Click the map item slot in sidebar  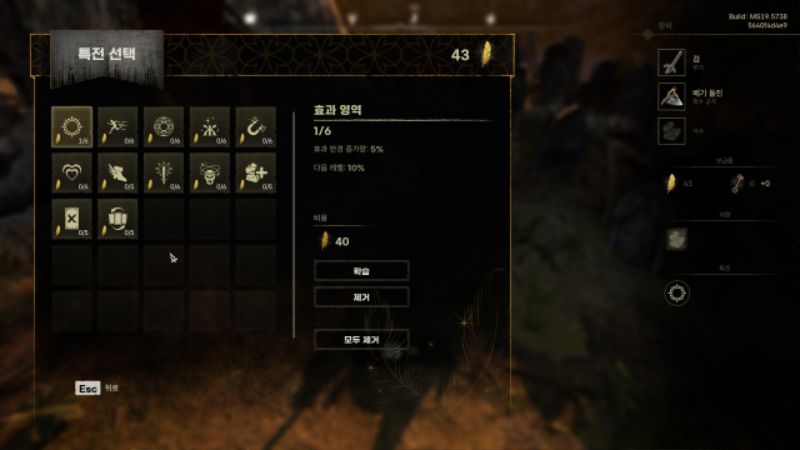point(679,238)
